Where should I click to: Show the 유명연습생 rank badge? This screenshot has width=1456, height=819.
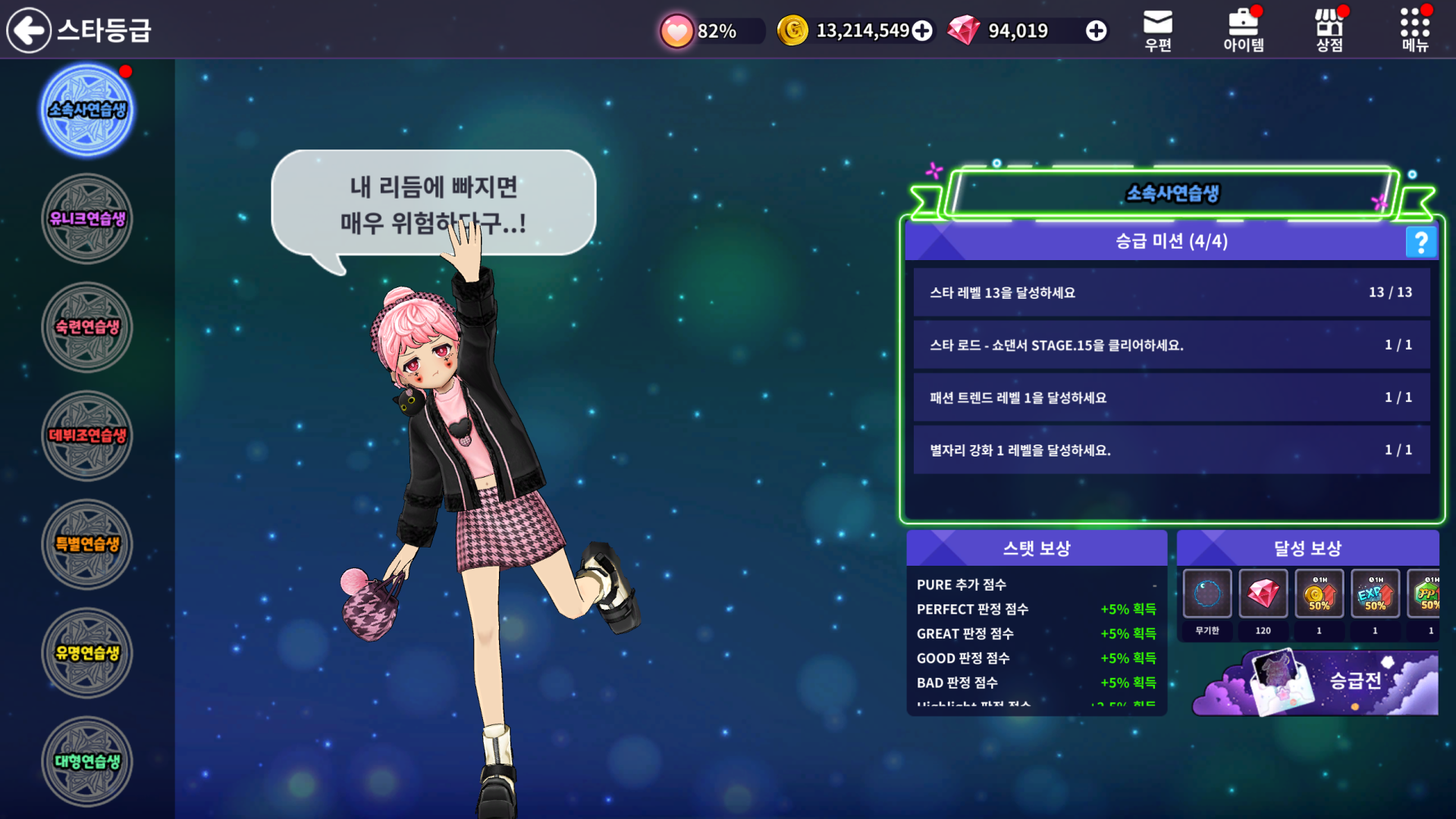(87, 653)
